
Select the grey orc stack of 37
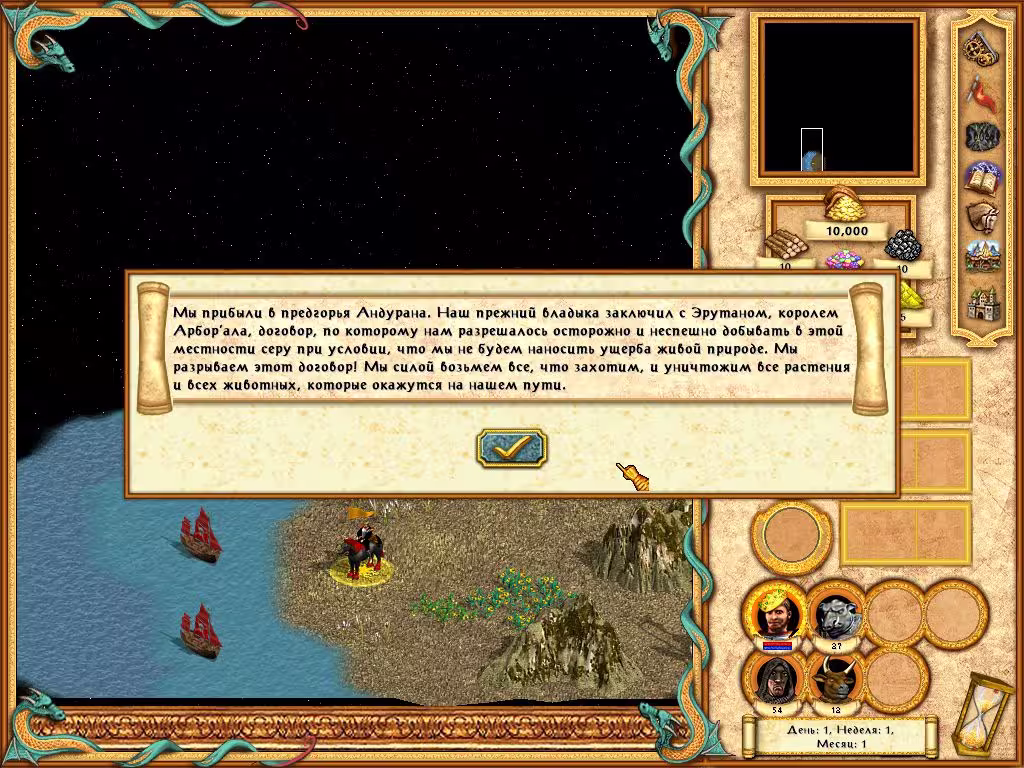(833, 613)
